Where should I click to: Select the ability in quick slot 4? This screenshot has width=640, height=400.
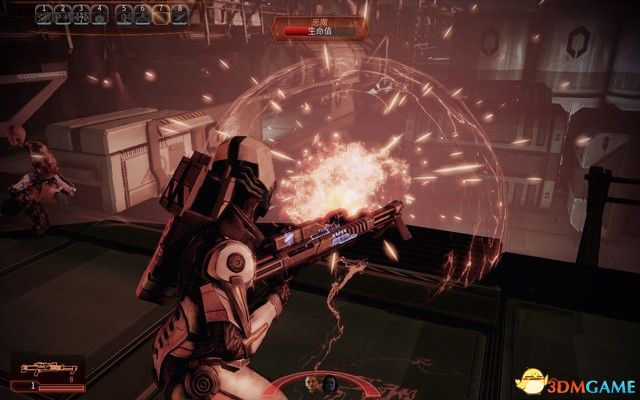click(100, 14)
